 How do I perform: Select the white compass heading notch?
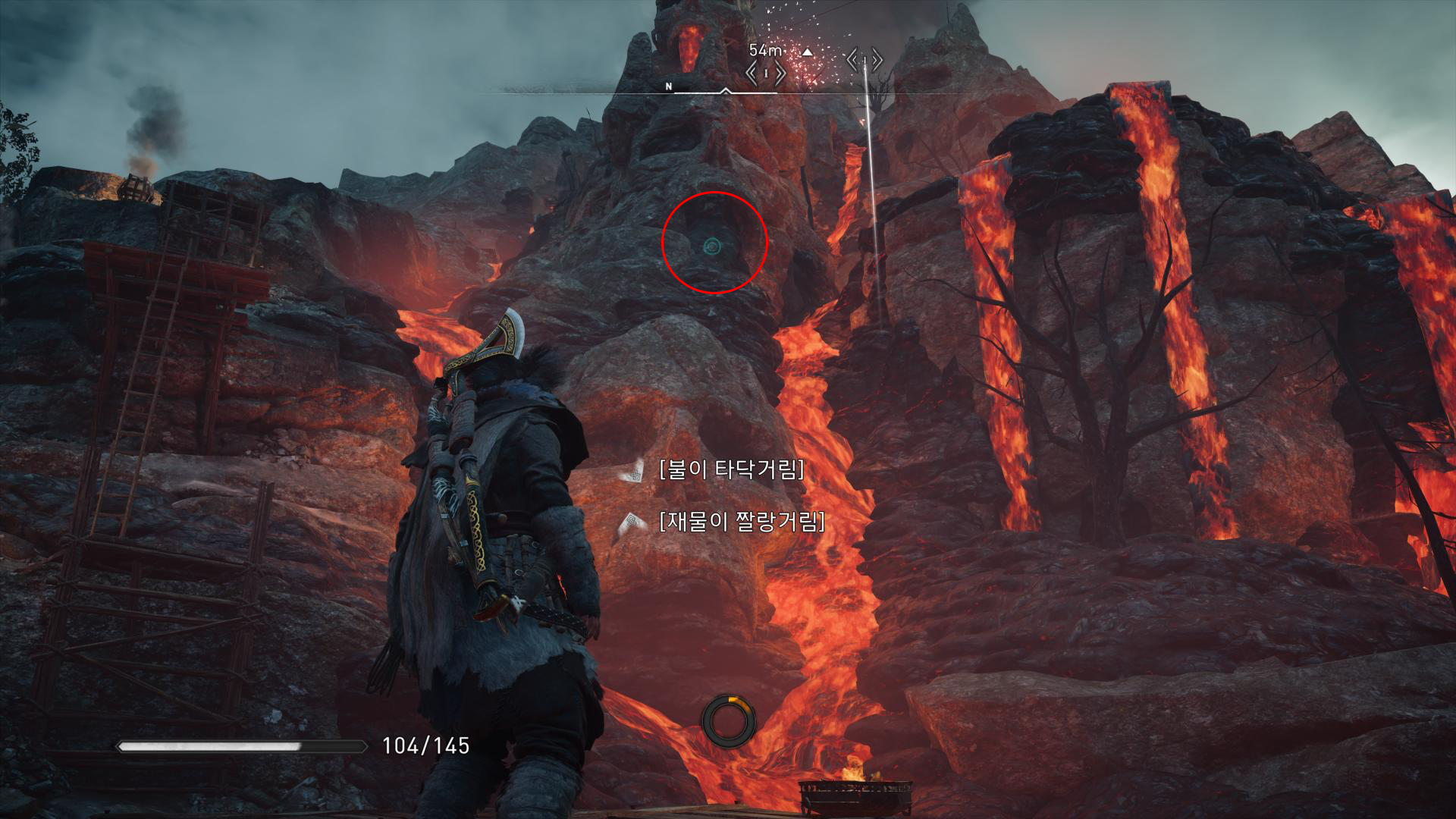pyautogui.click(x=726, y=91)
